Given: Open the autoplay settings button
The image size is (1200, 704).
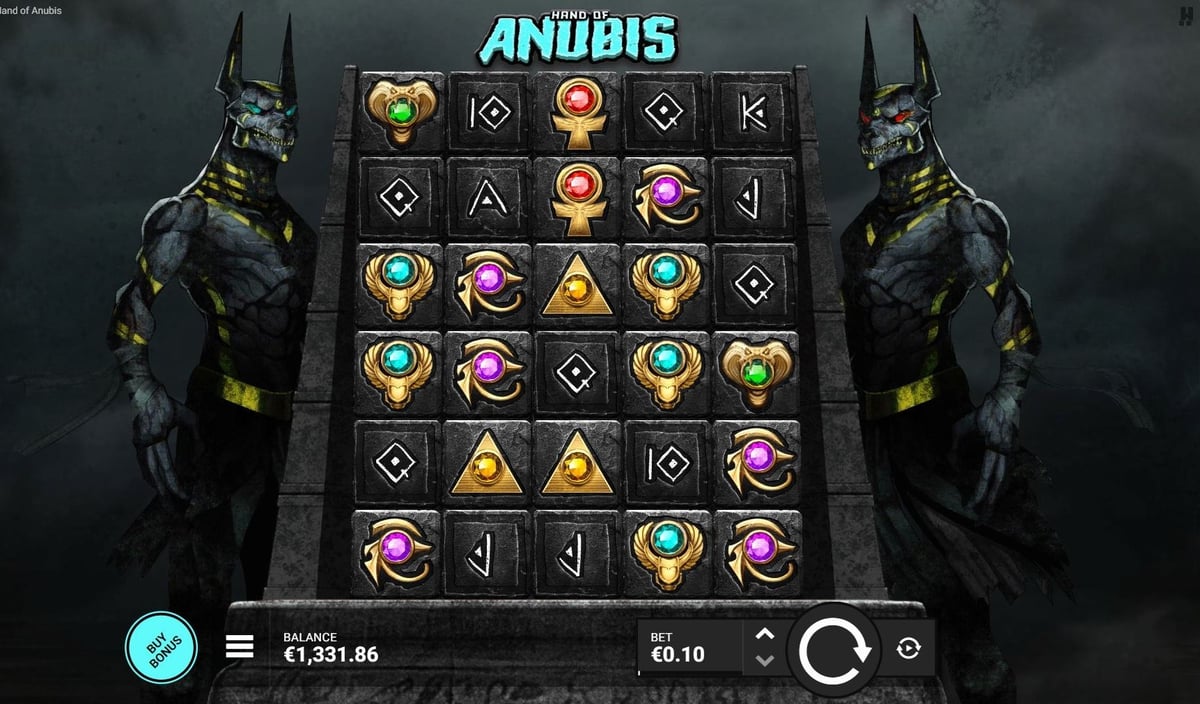Looking at the screenshot, I should pyautogui.click(x=908, y=648).
